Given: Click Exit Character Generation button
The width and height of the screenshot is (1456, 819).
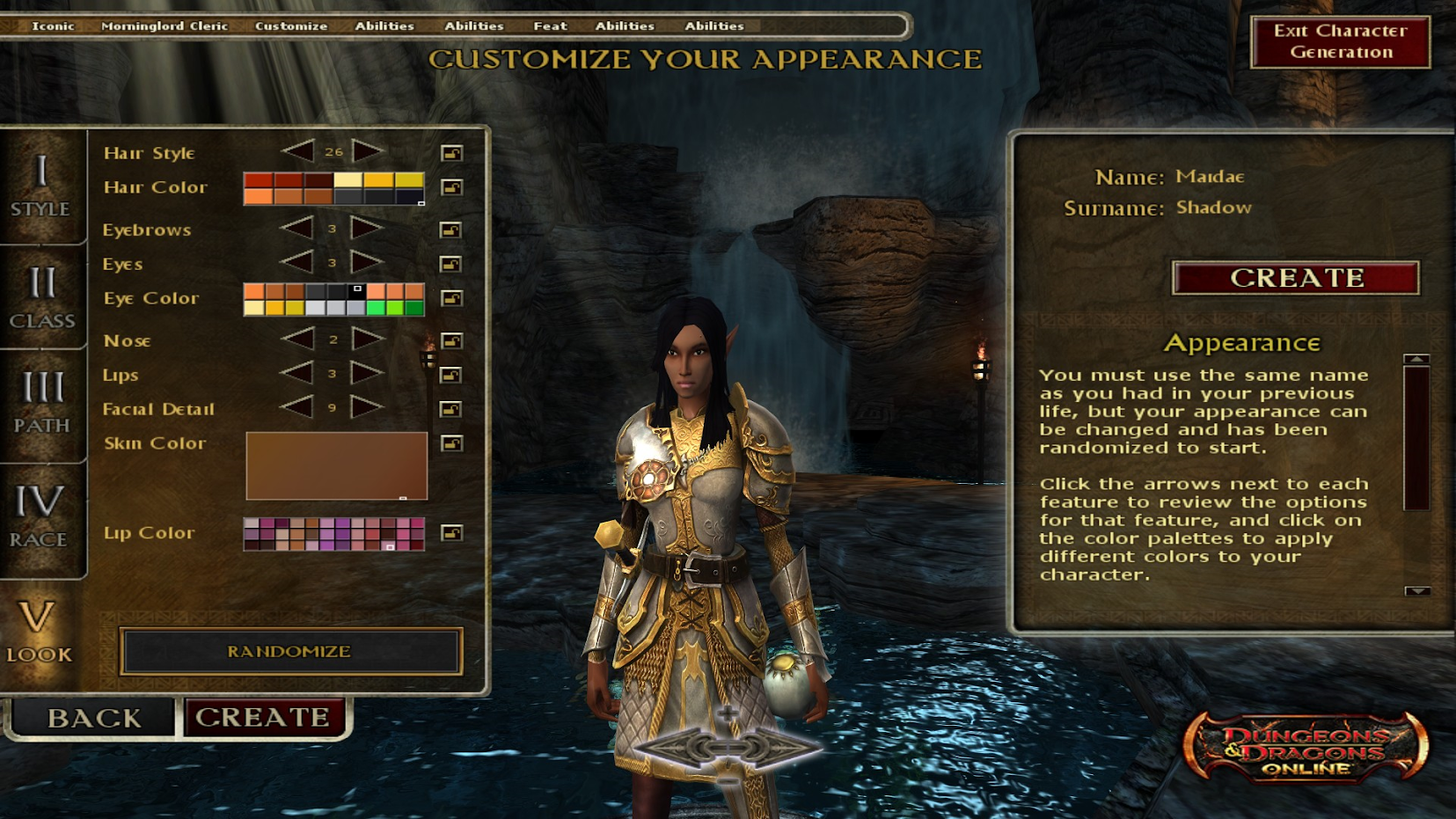Looking at the screenshot, I should click(1340, 41).
